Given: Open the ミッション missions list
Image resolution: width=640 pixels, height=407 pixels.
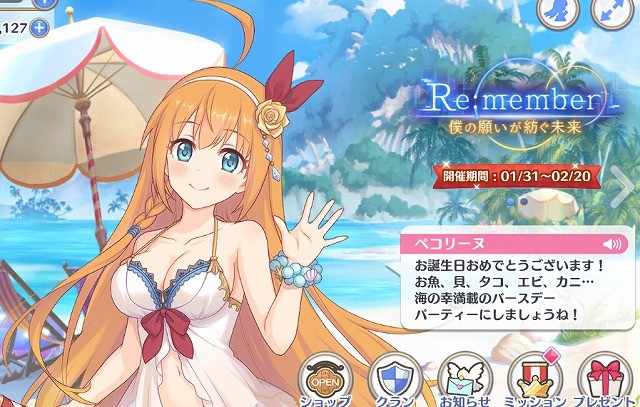Looking at the screenshot, I should (x=535, y=380).
